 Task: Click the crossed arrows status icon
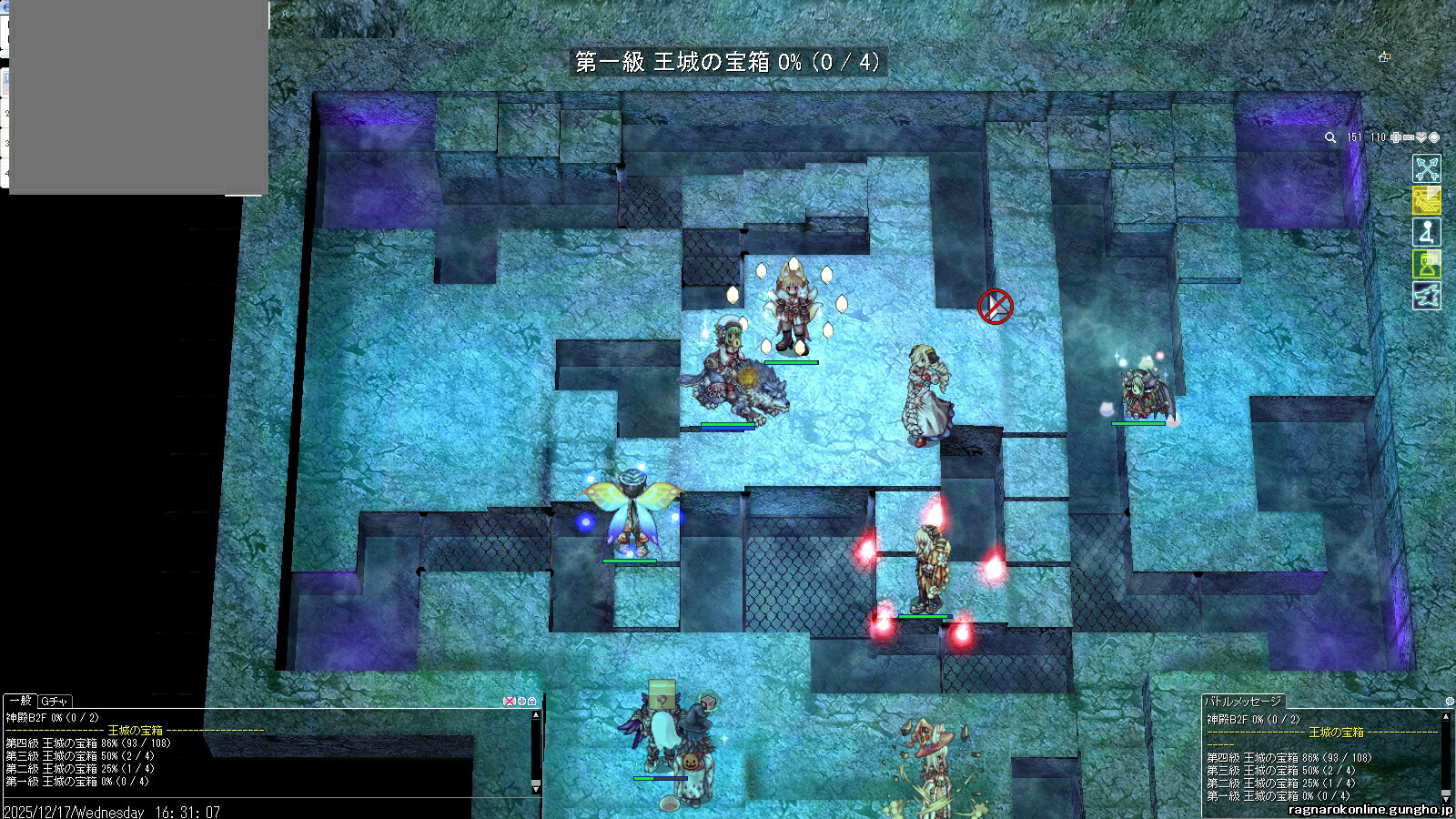(1426, 168)
